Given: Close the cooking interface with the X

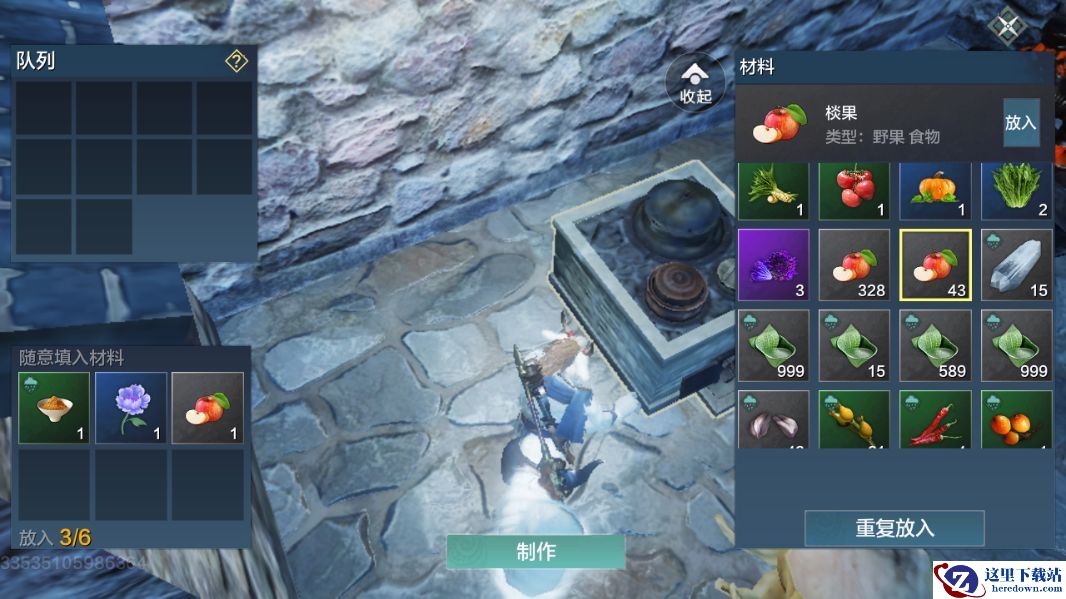Looking at the screenshot, I should pyautogui.click(x=1007, y=26).
